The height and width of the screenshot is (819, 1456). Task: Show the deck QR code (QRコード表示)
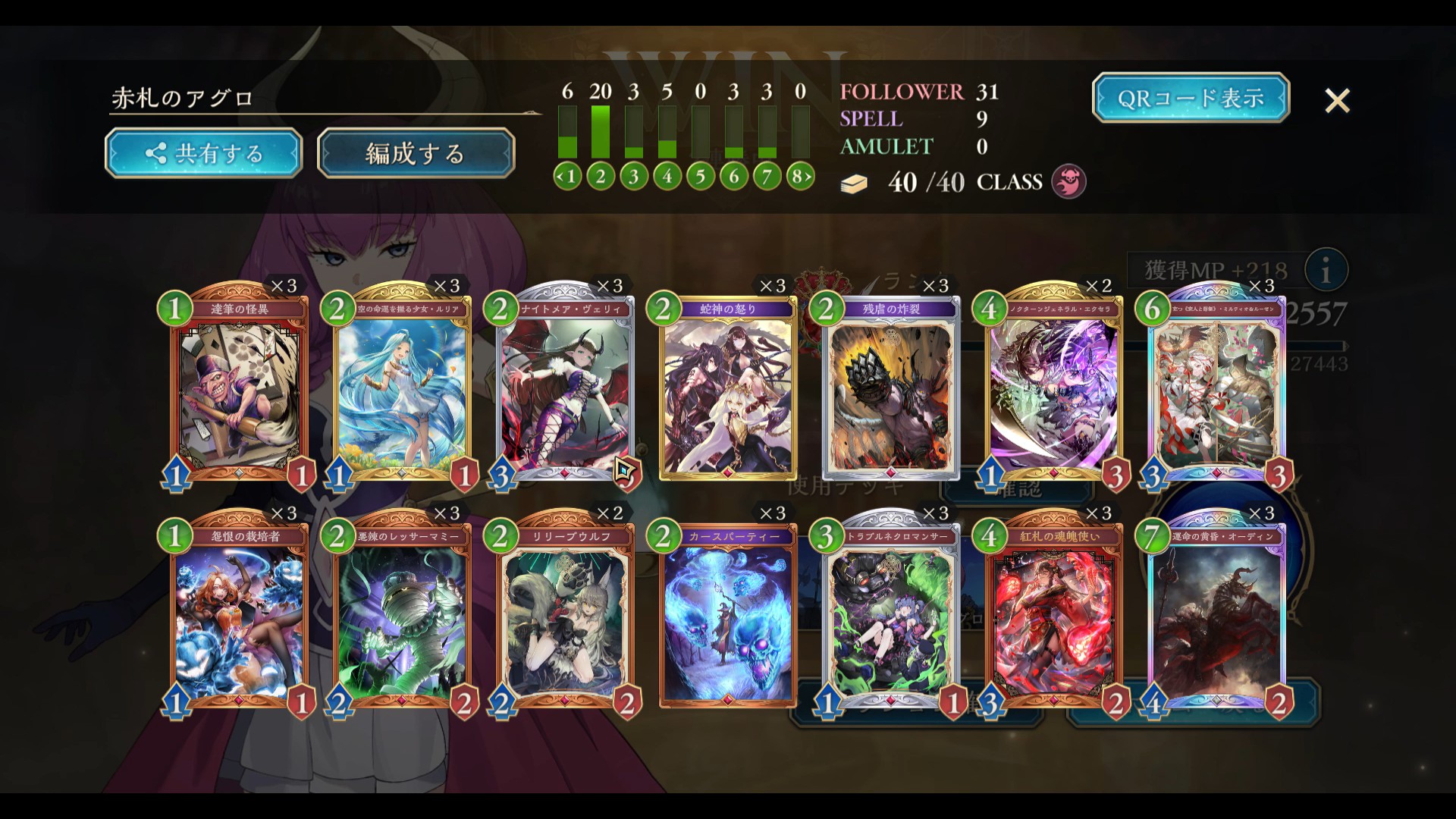pos(1191,98)
